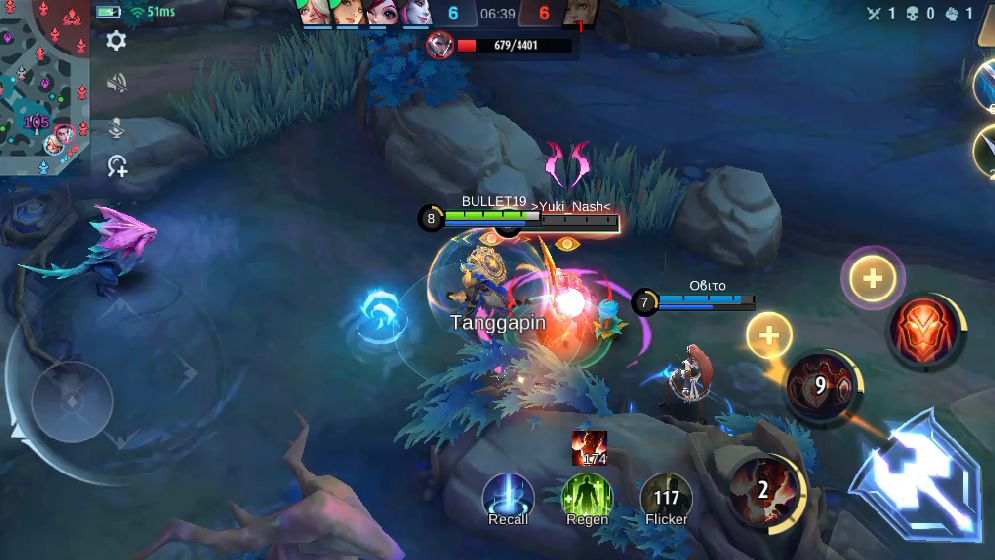Viewport: 995px width, 560px height.
Task: Activate the red mask ultimate skill
Action: 924,332
